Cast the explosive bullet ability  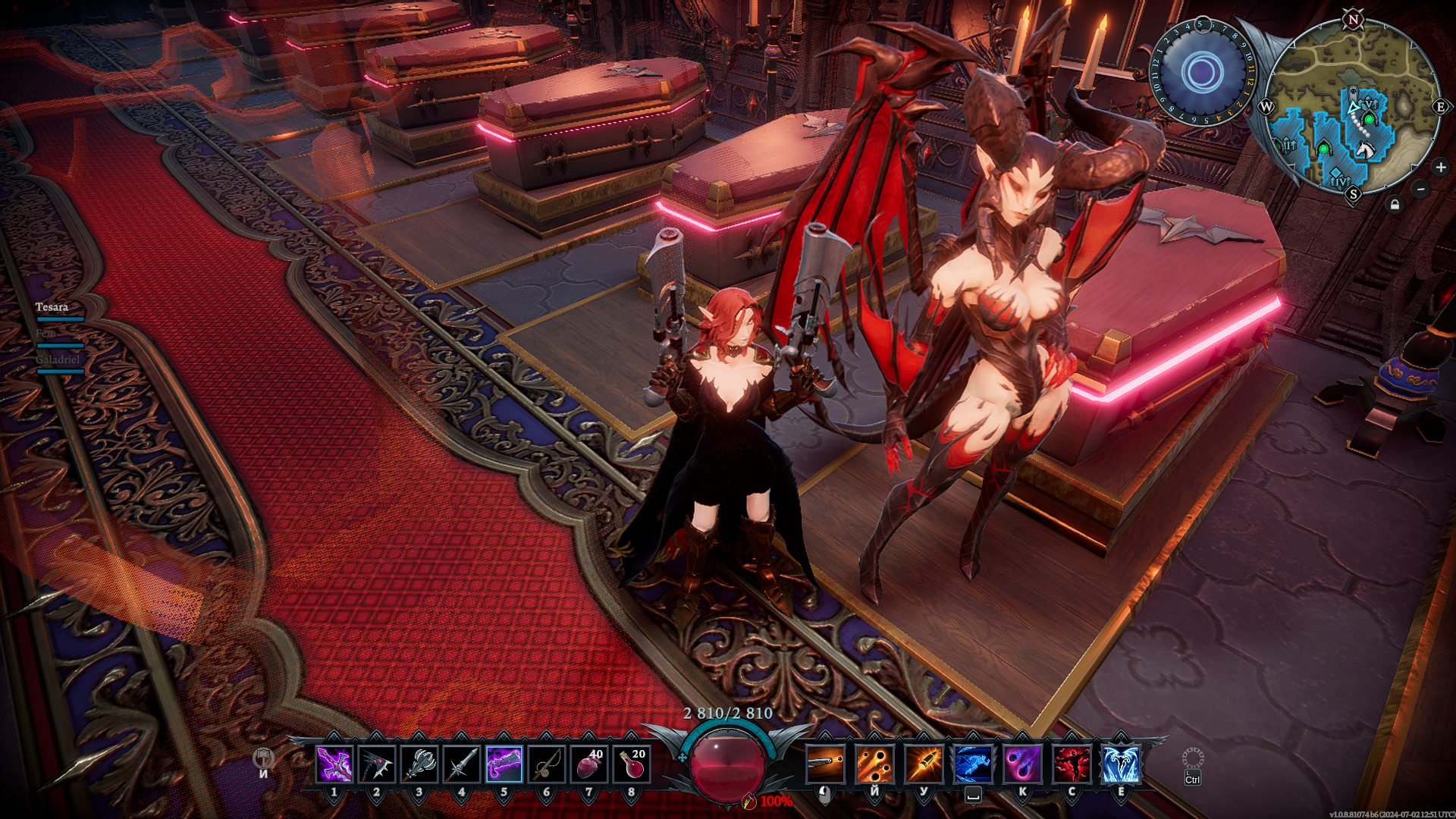point(924,764)
